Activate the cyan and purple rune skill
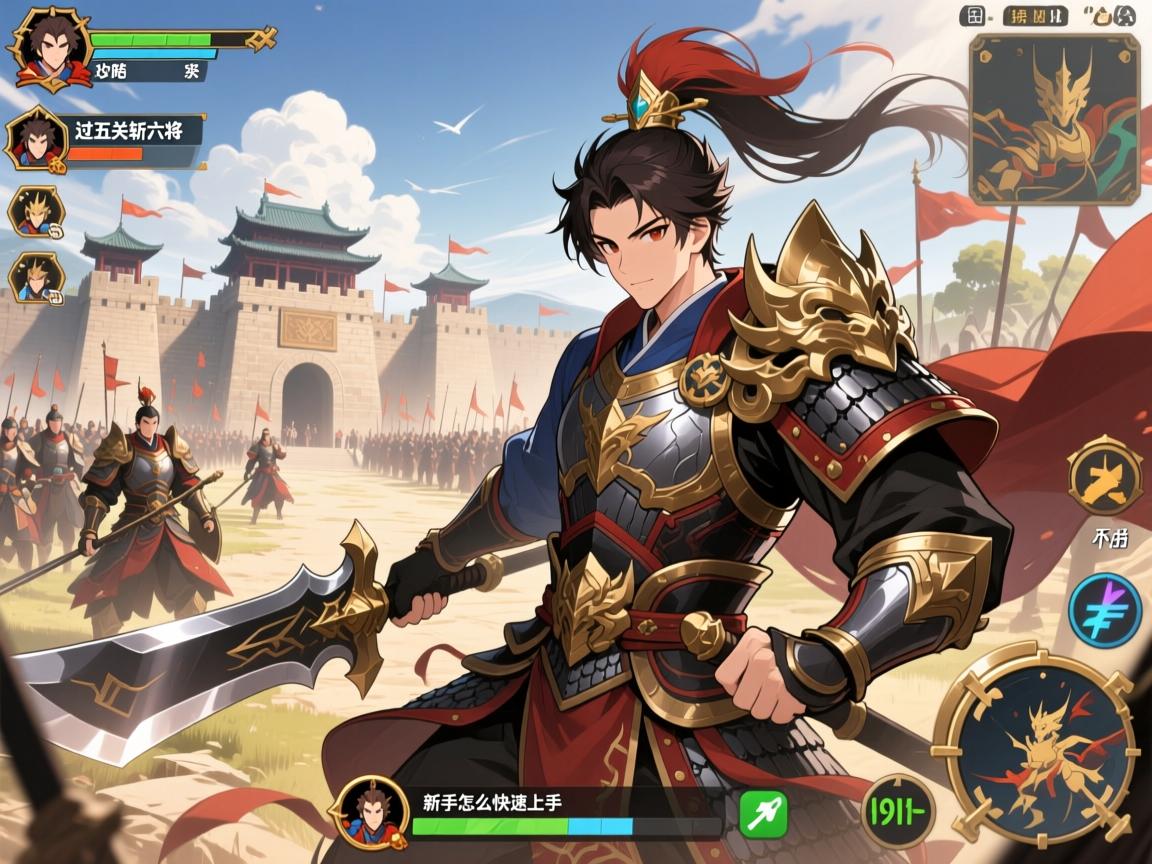1152x864 pixels. pyautogui.click(x=1104, y=608)
